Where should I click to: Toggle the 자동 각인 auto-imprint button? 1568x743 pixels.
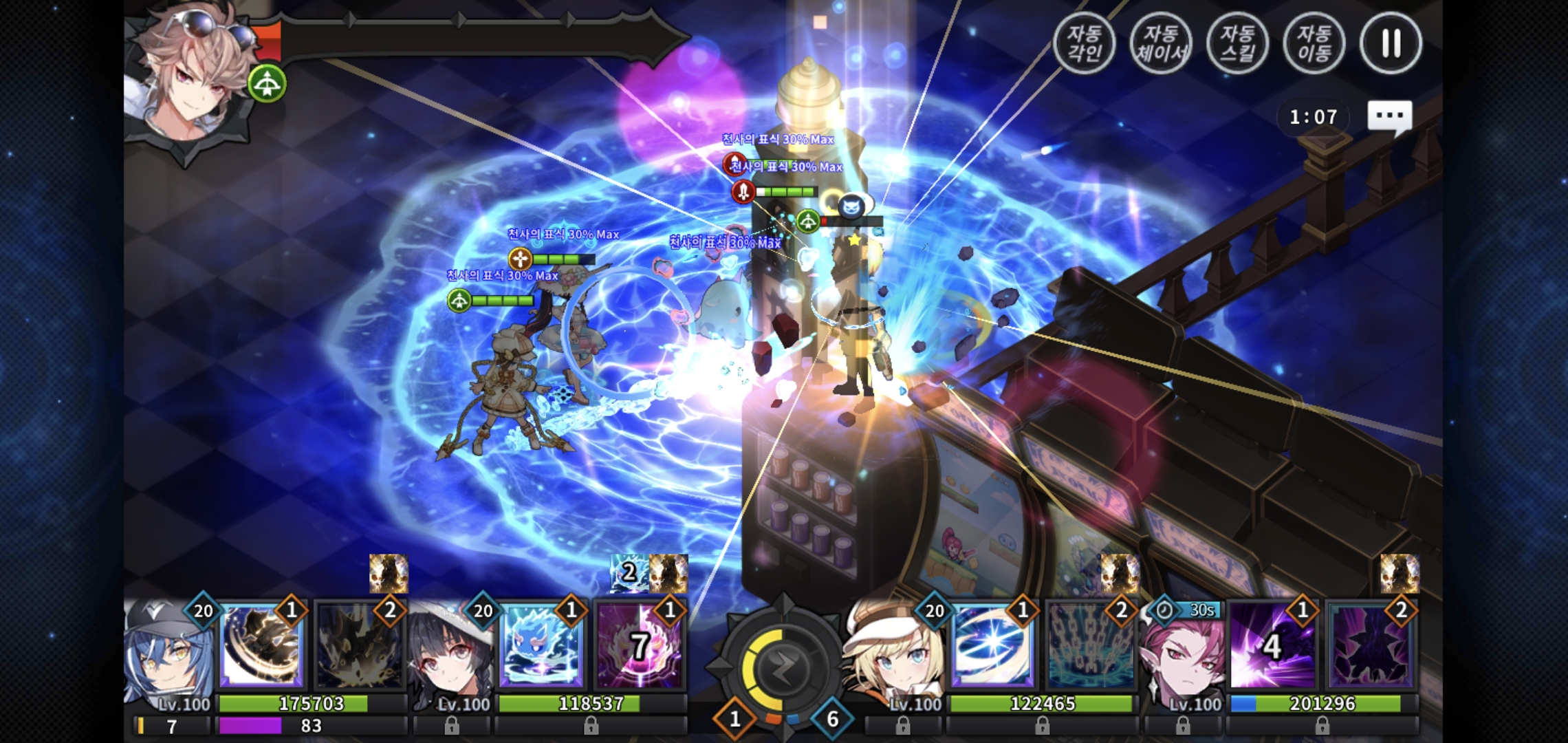pos(1085,43)
